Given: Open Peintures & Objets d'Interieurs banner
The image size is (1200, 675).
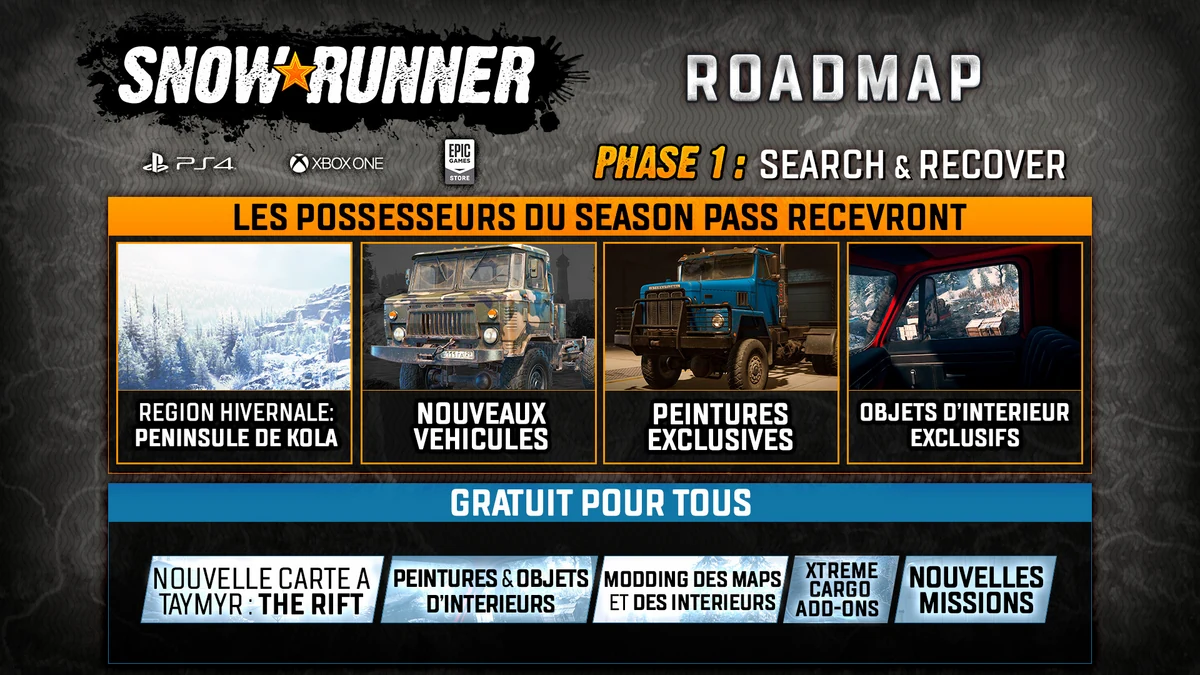Looking at the screenshot, I should tap(488, 590).
